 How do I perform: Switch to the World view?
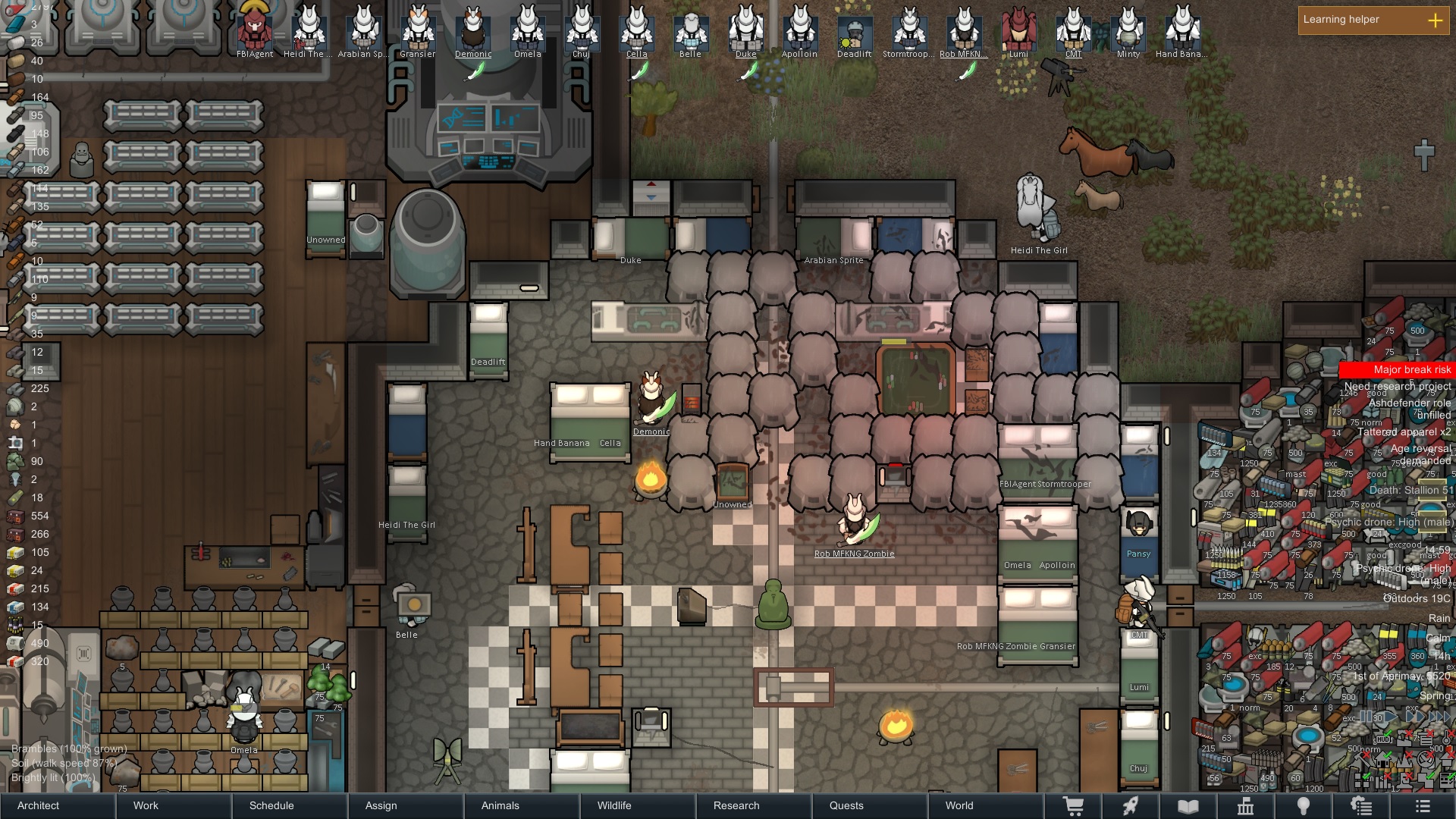(959, 805)
